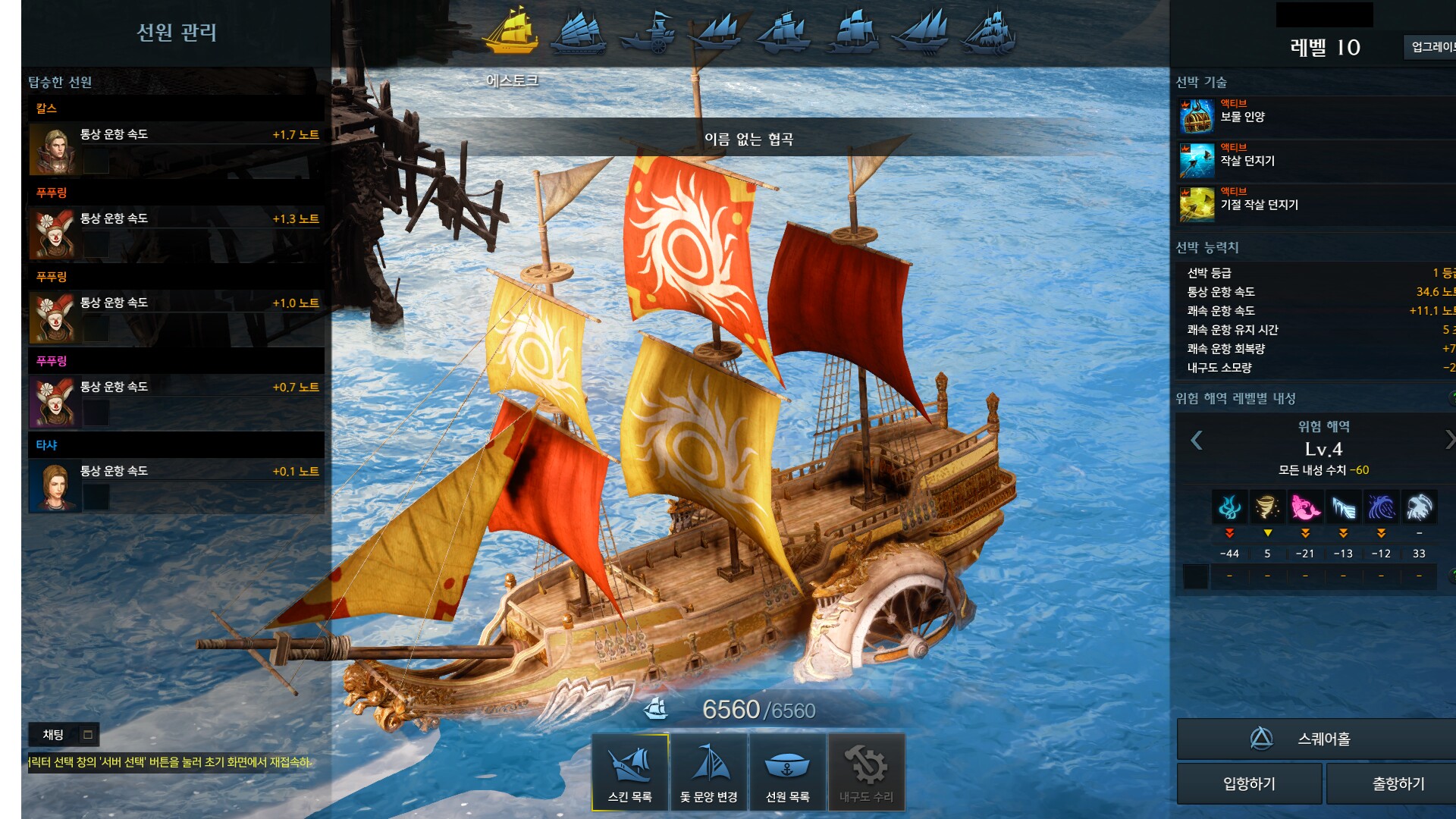Select the harpoon throw skill (작살 던지기)

[x=1197, y=161]
